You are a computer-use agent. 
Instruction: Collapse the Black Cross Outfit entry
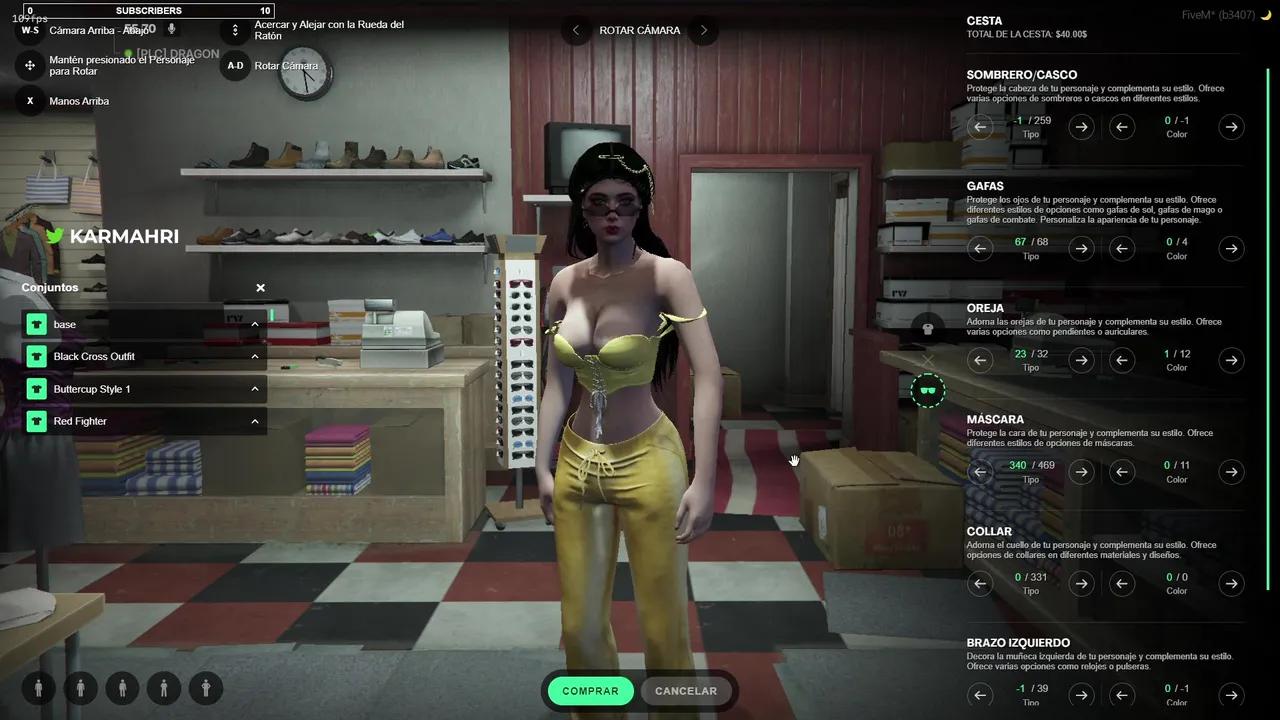(255, 356)
